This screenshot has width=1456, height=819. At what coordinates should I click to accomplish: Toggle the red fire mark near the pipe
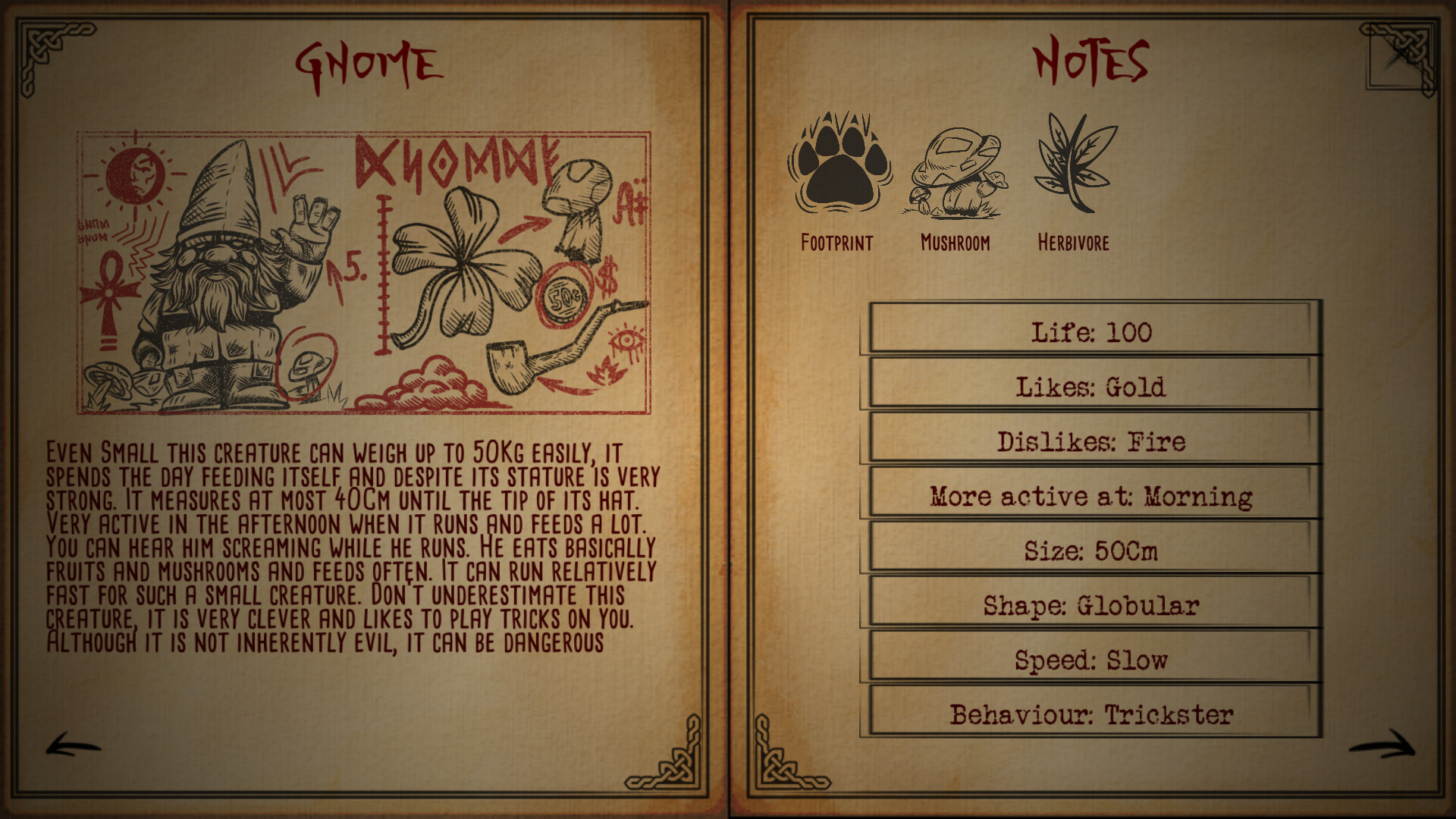tap(606, 373)
